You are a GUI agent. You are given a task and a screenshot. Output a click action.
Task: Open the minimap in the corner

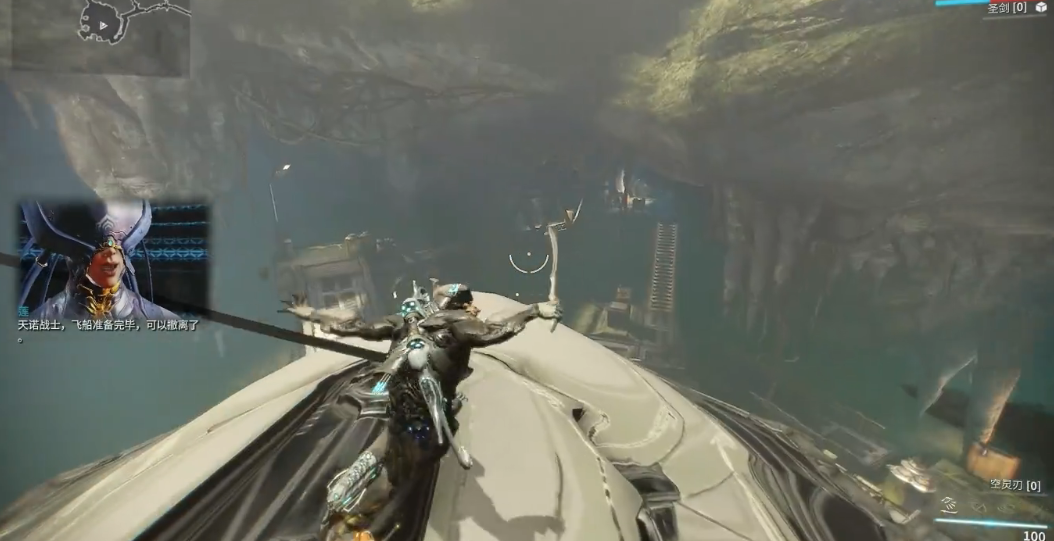(100, 36)
